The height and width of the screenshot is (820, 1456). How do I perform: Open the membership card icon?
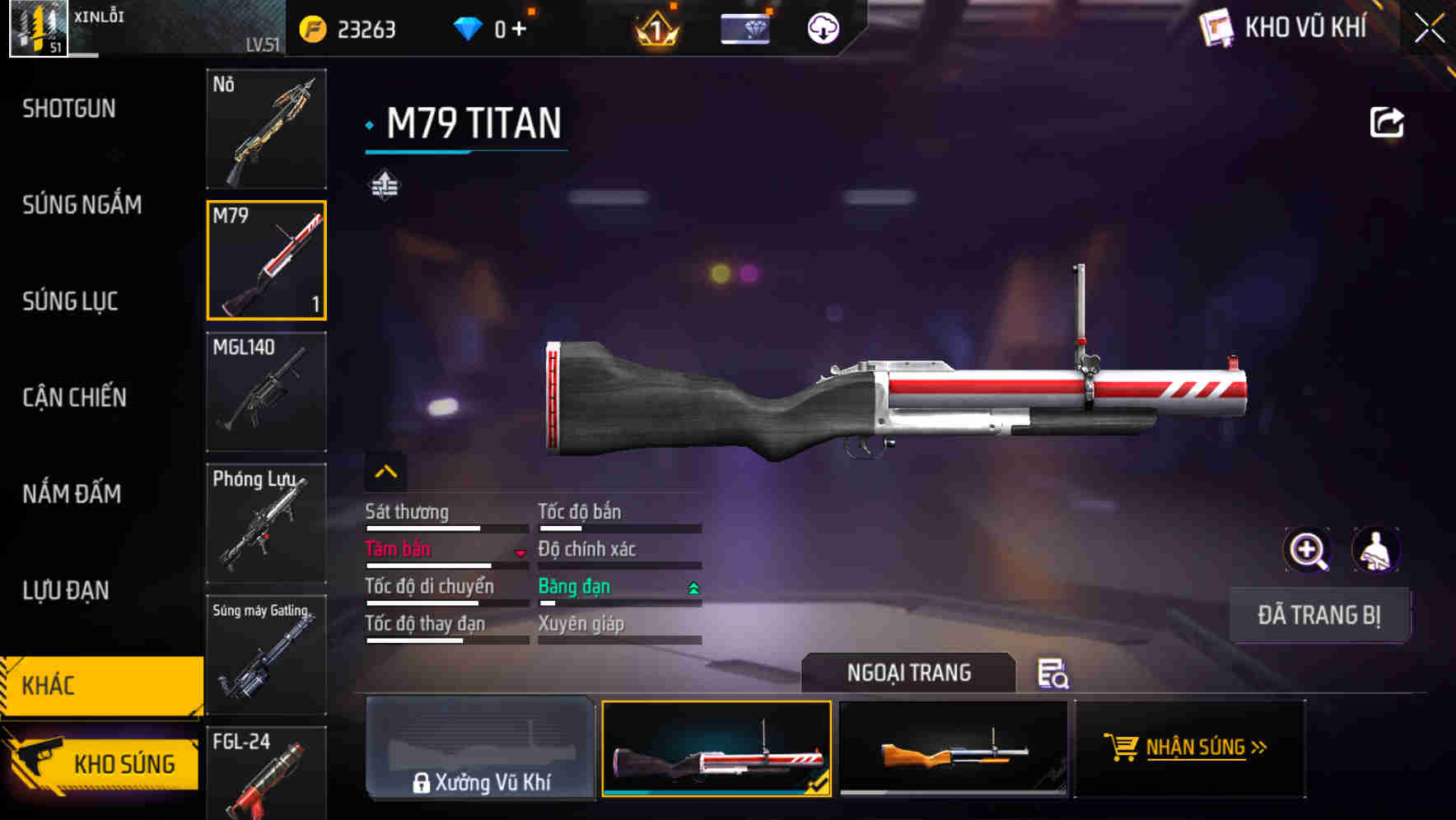coord(744,27)
